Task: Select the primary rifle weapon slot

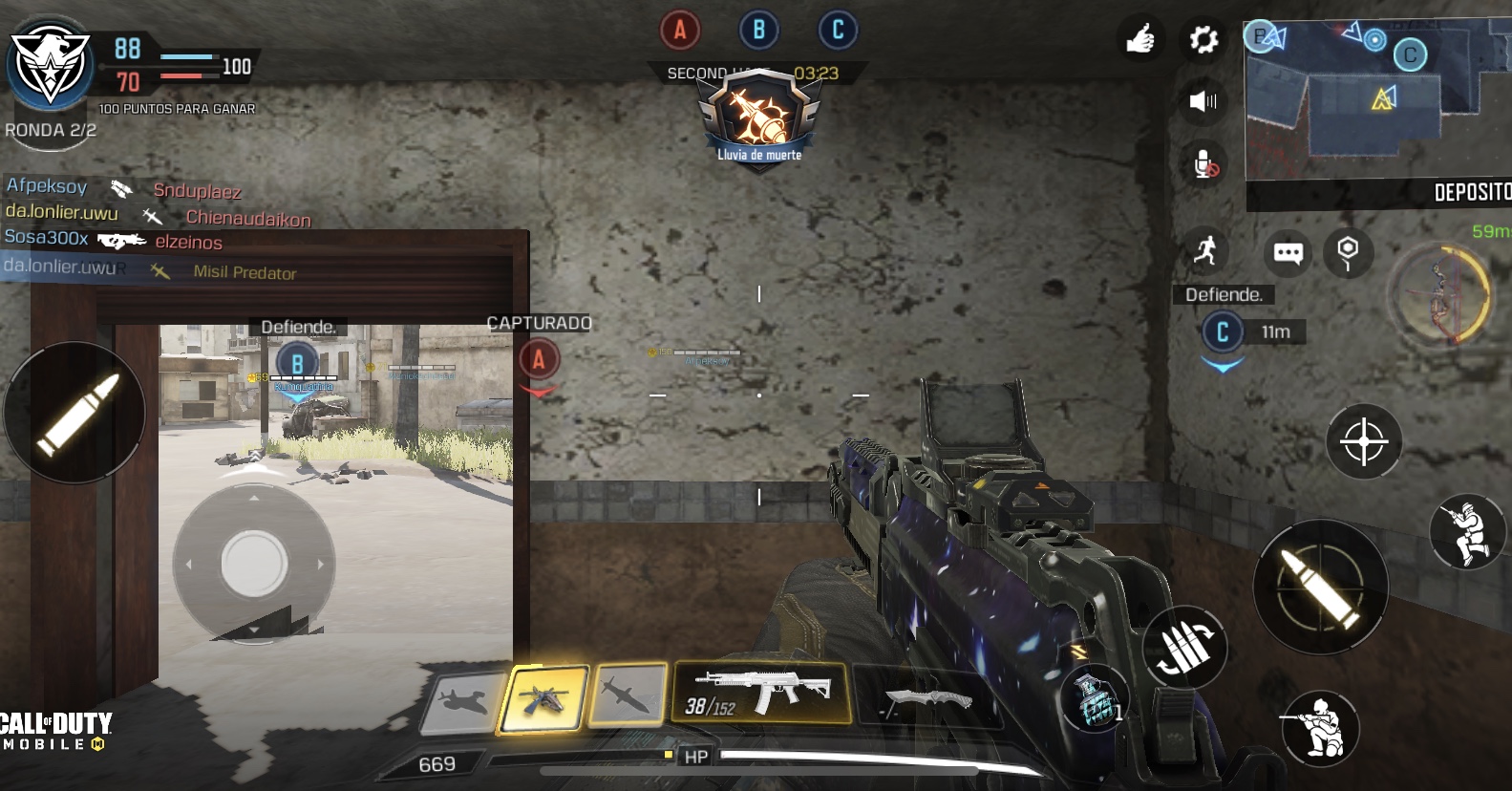Action: point(761,692)
